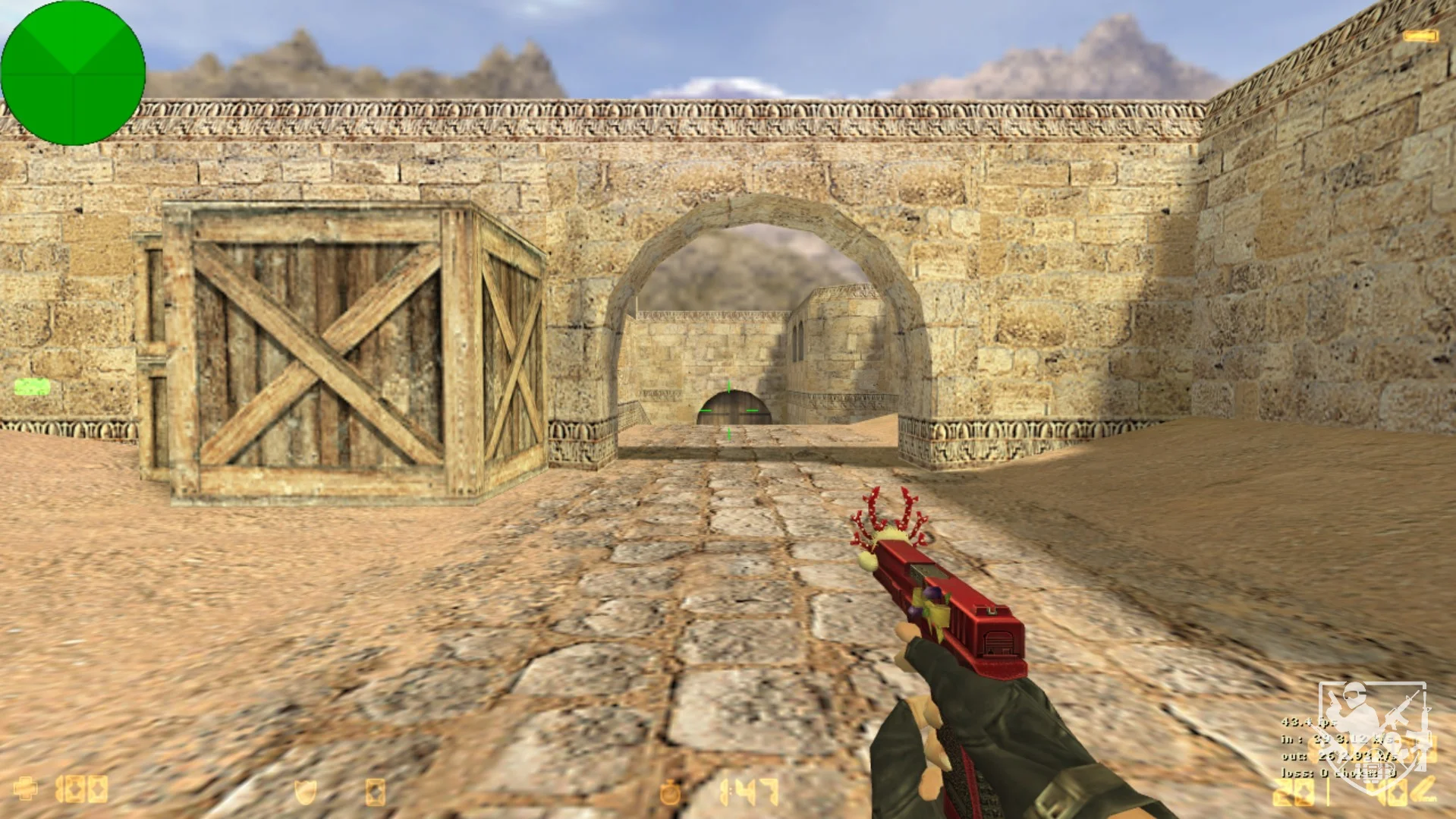Image resolution: width=1456 pixels, height=819 pixels.
Task: Click the health cross icon
Action: pyautogui.click(x=25, y=789)
